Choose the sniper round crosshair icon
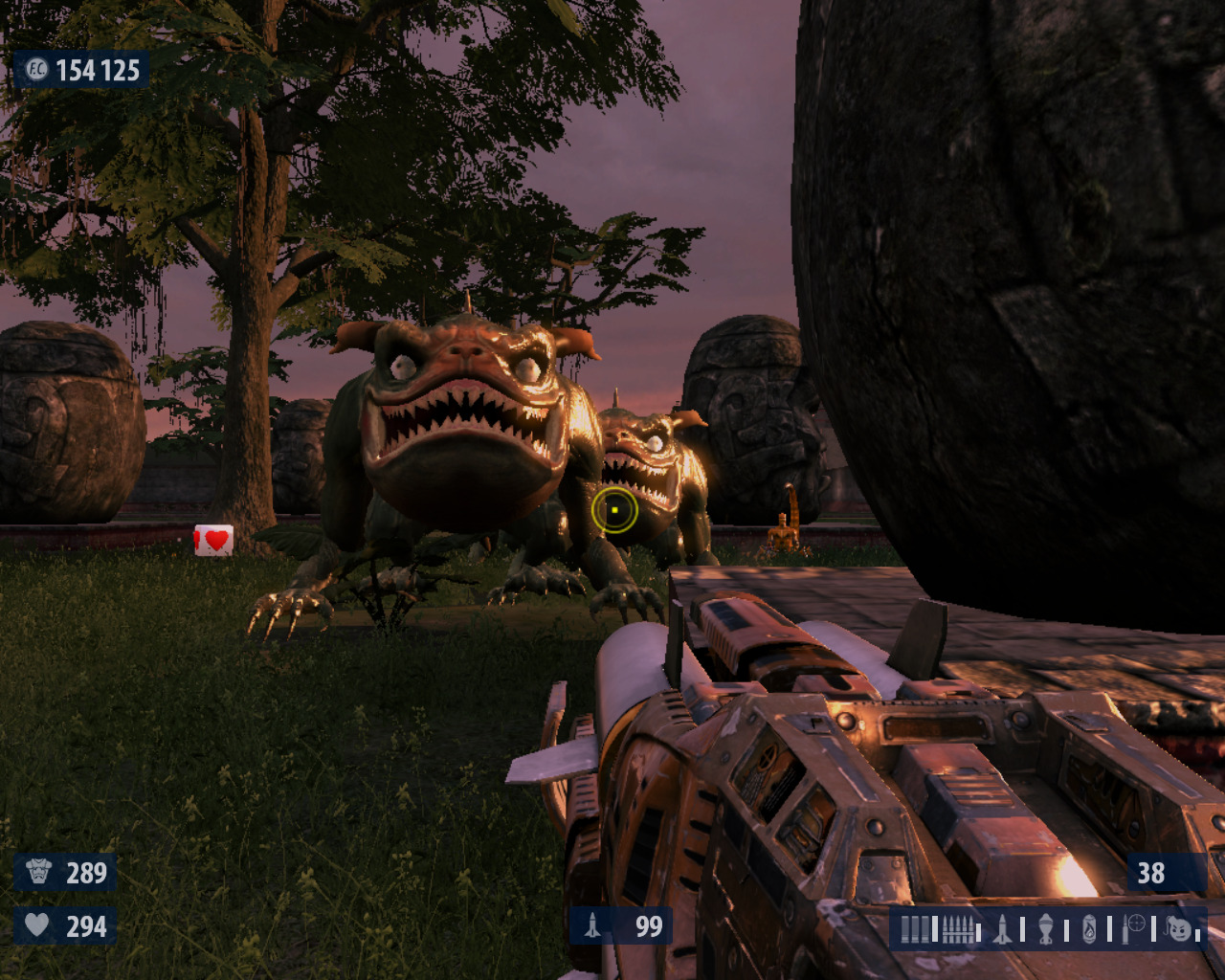This screenshot has height=980, width=1225. click(x=1134, y=927)
